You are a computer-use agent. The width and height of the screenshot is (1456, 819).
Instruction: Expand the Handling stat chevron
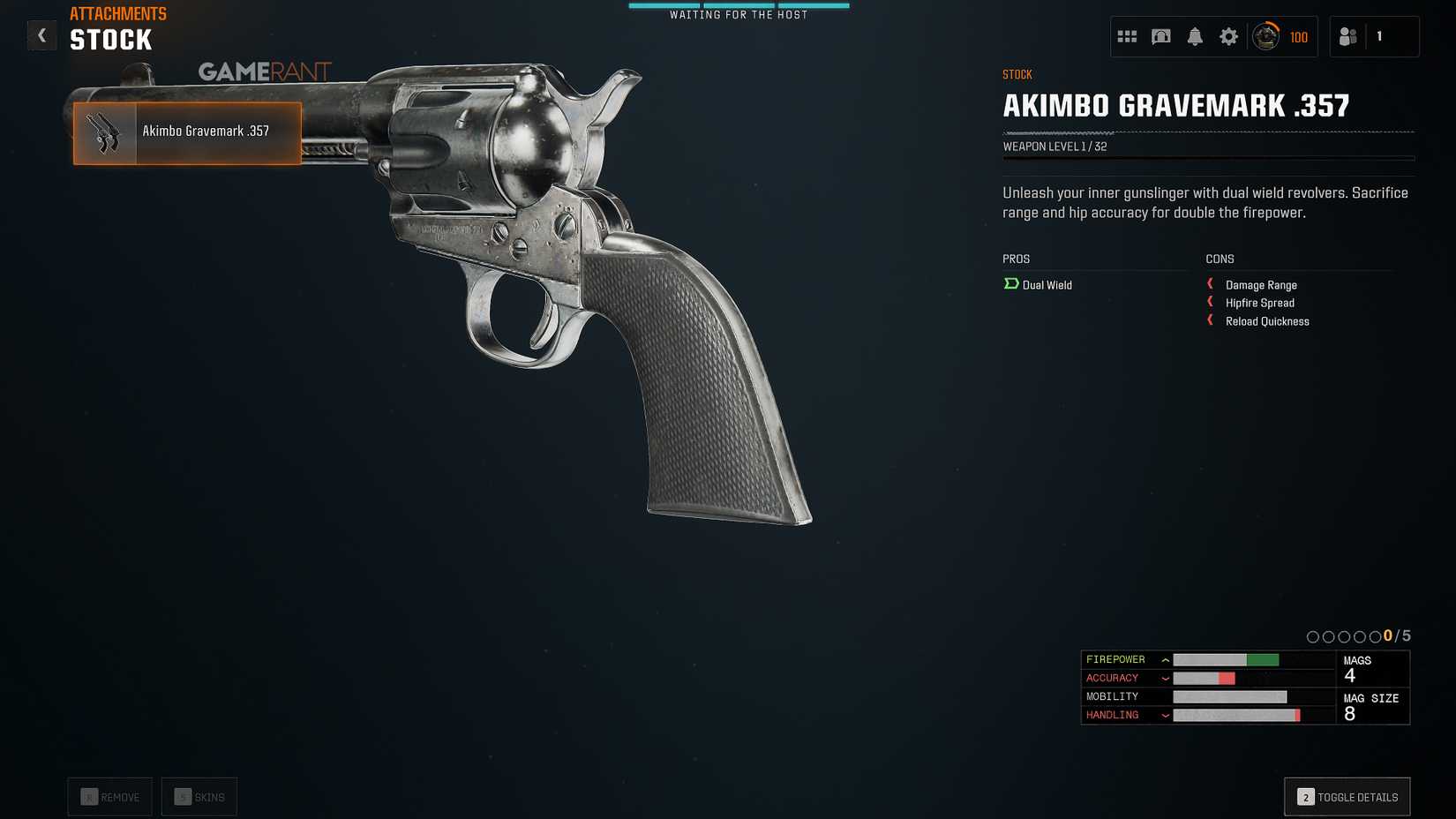(1166, 715)
